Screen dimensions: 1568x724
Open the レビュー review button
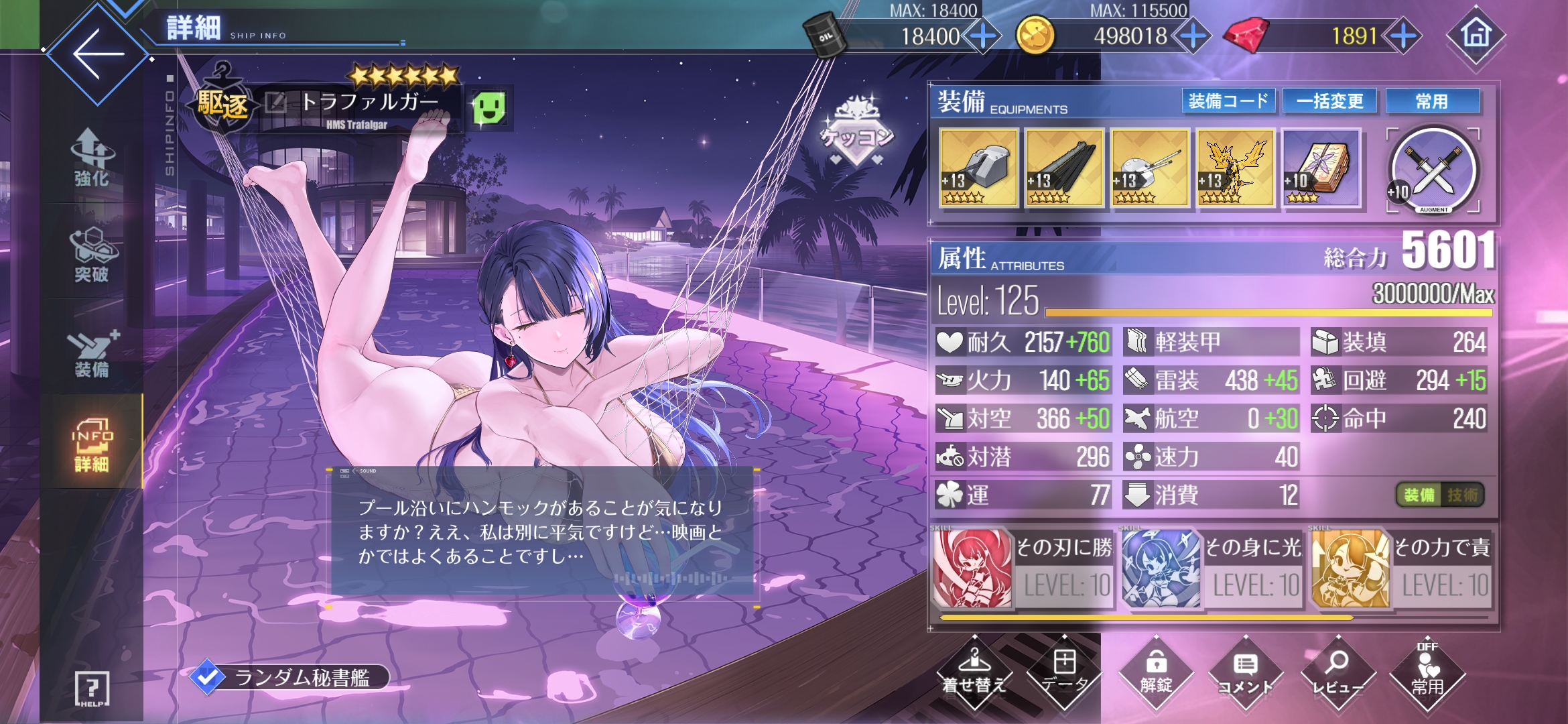1337,672
